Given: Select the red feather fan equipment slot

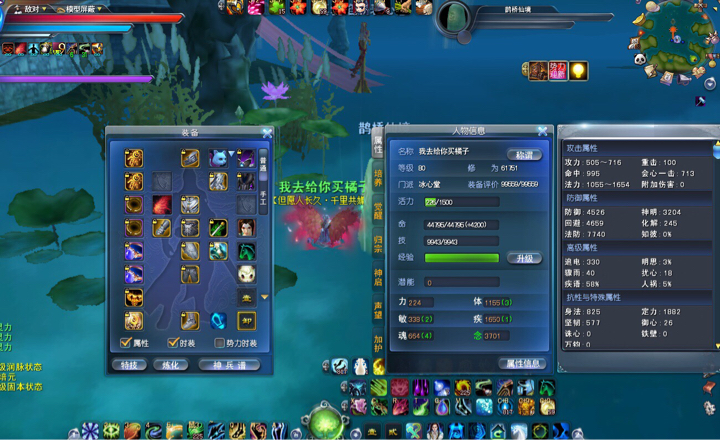Looking at the screenshot, I should tap(163, 204).
